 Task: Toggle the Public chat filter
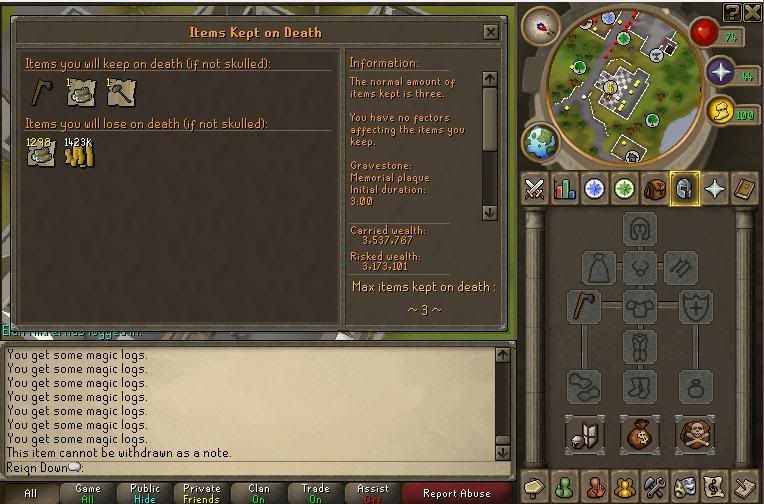pyautogui.click(x=145, y=493)
